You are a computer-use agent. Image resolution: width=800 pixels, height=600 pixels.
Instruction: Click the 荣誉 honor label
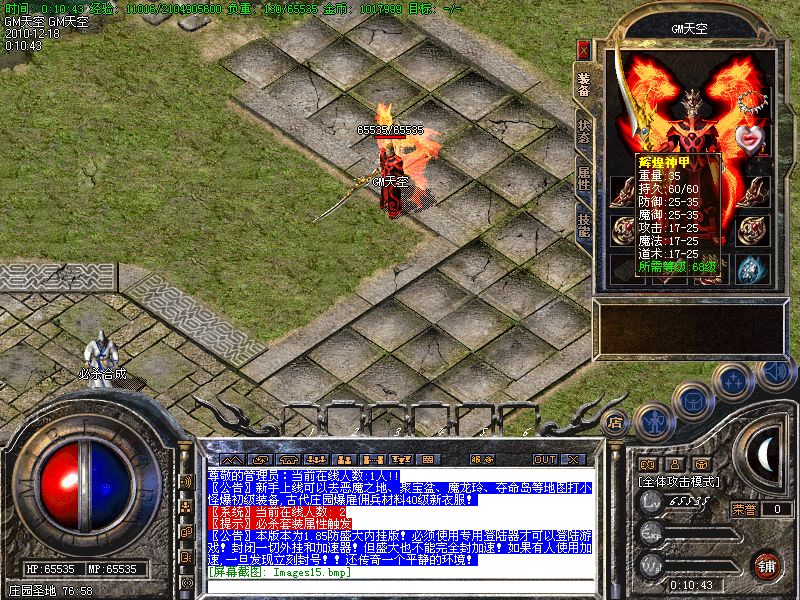[744, 509]
